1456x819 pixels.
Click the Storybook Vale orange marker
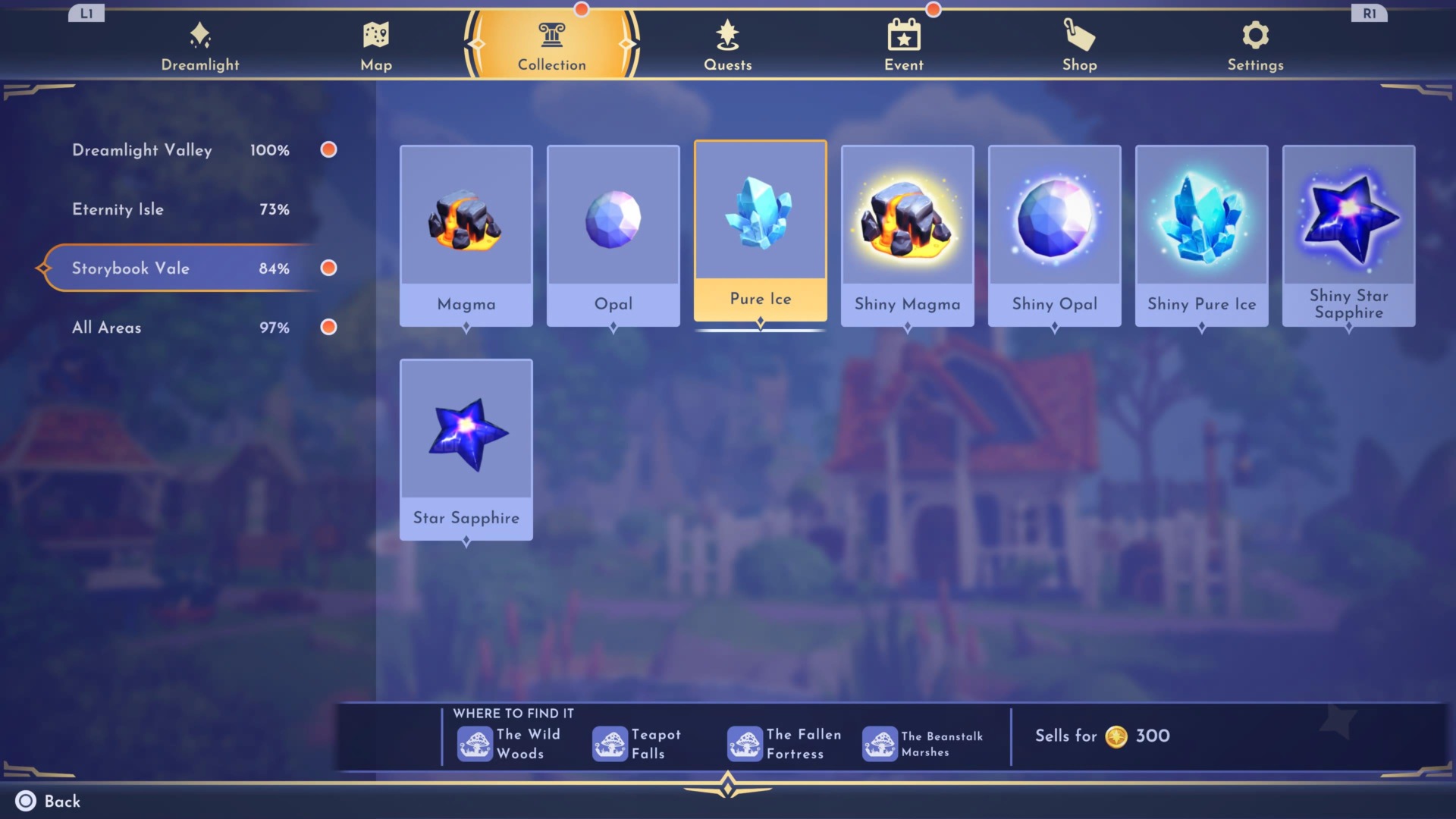click(x=328, y=268)
